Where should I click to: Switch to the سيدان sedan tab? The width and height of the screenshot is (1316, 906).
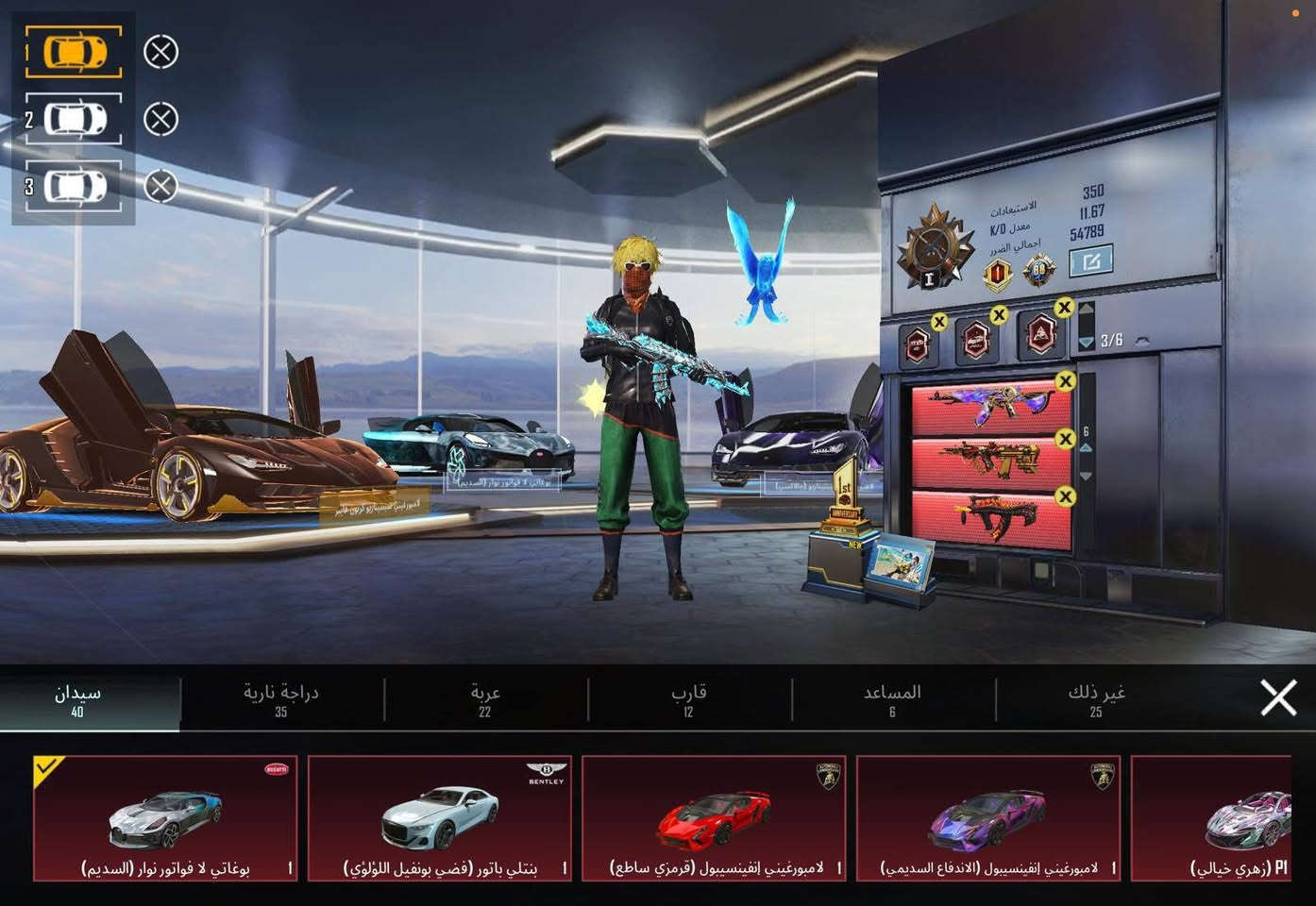[x=78, y=699]
